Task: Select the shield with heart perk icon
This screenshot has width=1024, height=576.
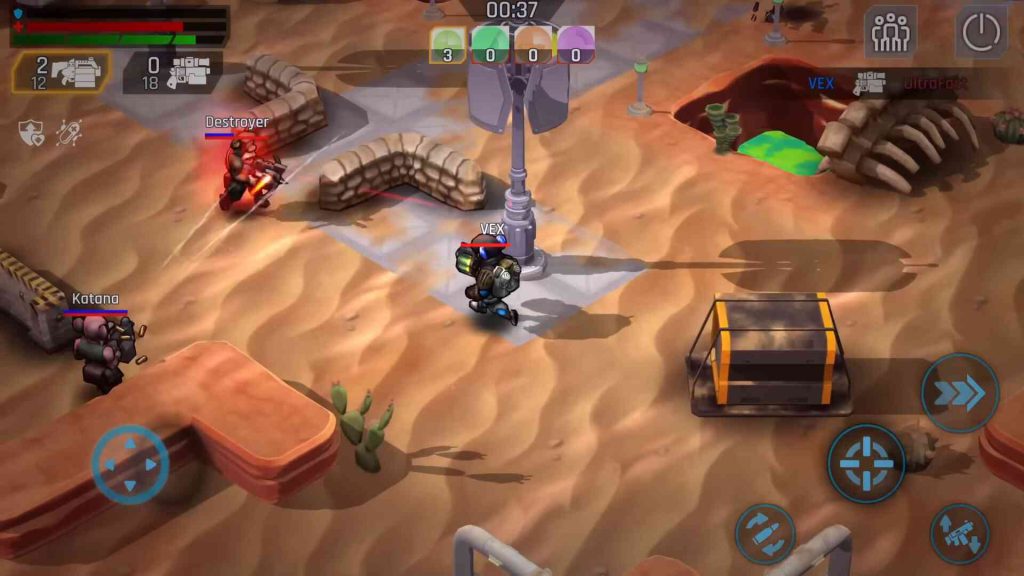Action: point(31,132)
